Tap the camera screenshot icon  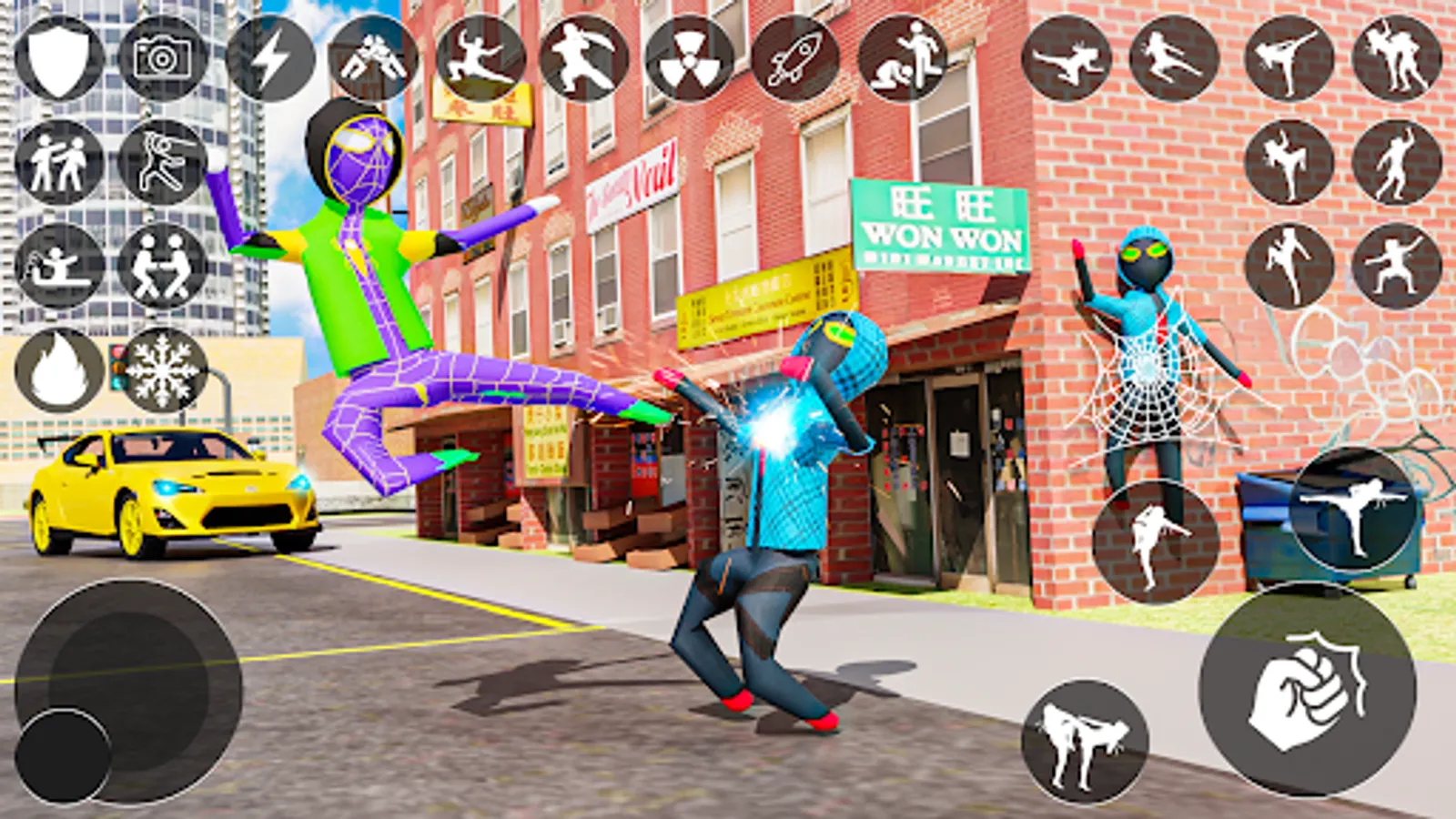pyautogui.click(x=160, y=57)
